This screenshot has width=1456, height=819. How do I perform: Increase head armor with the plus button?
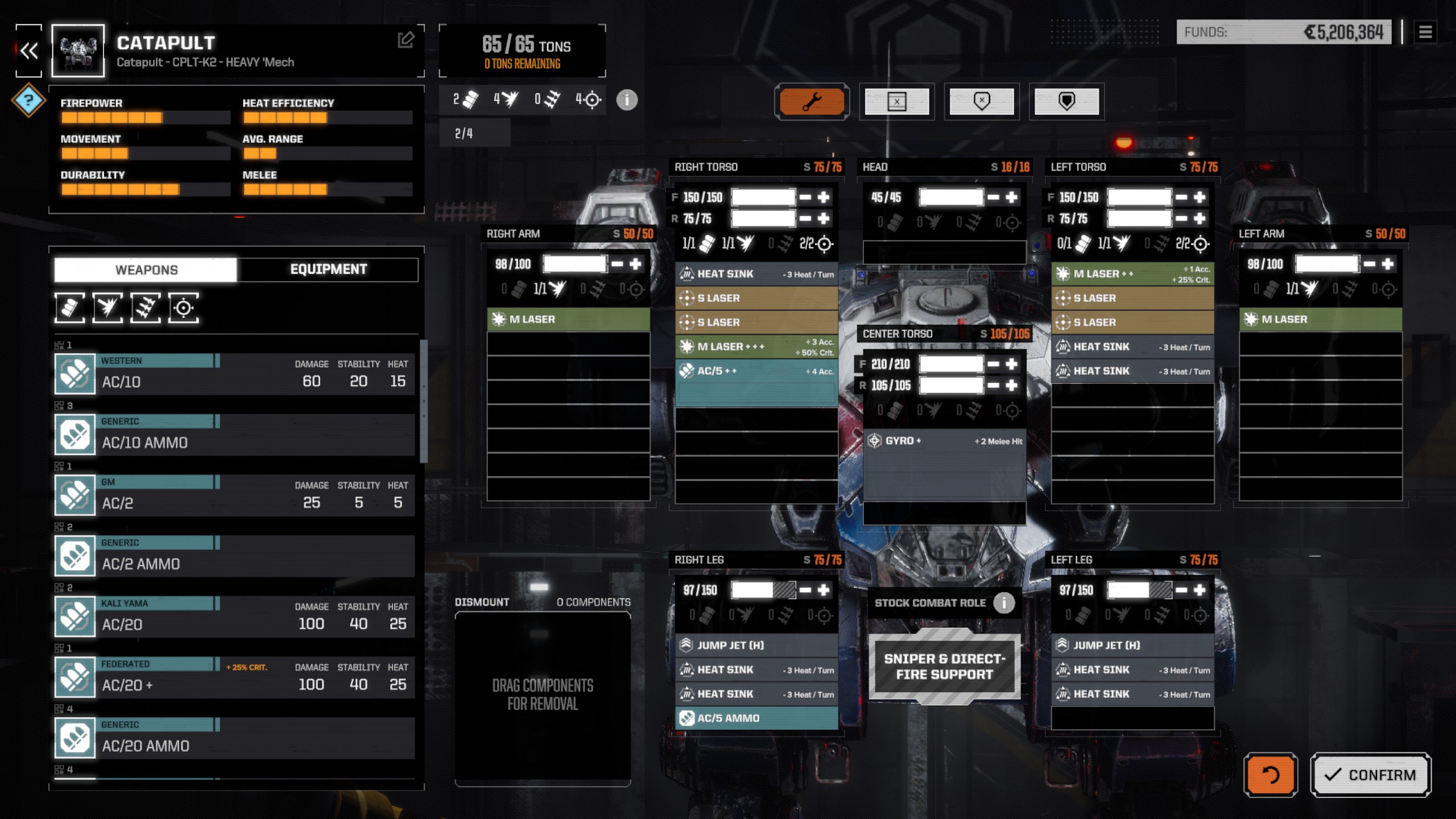[1011, 197]
